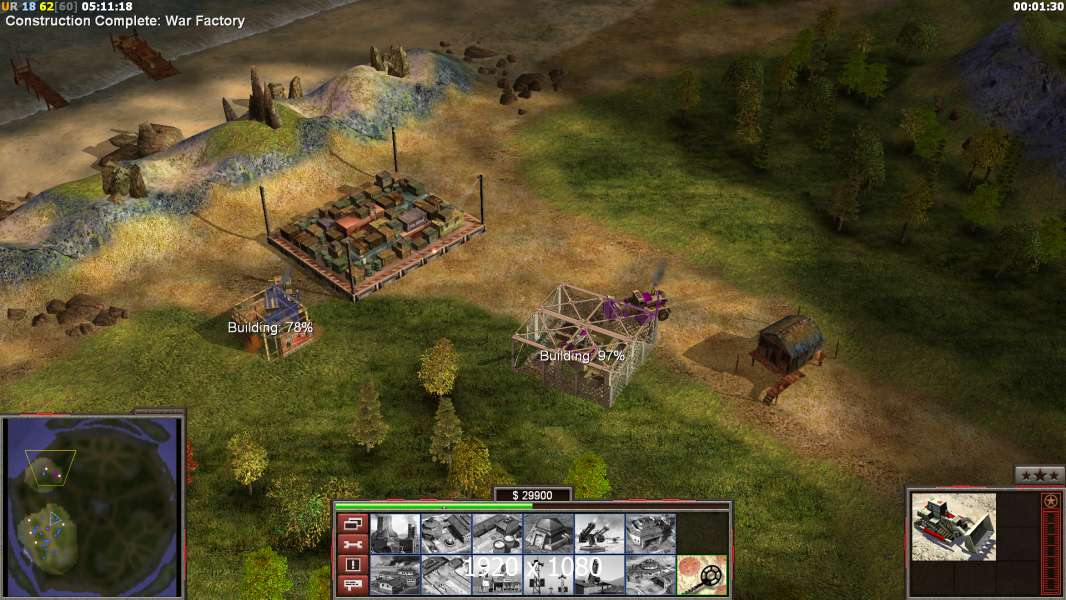
Task: Pick the War Factory build icon
Action: coord(650,533)
